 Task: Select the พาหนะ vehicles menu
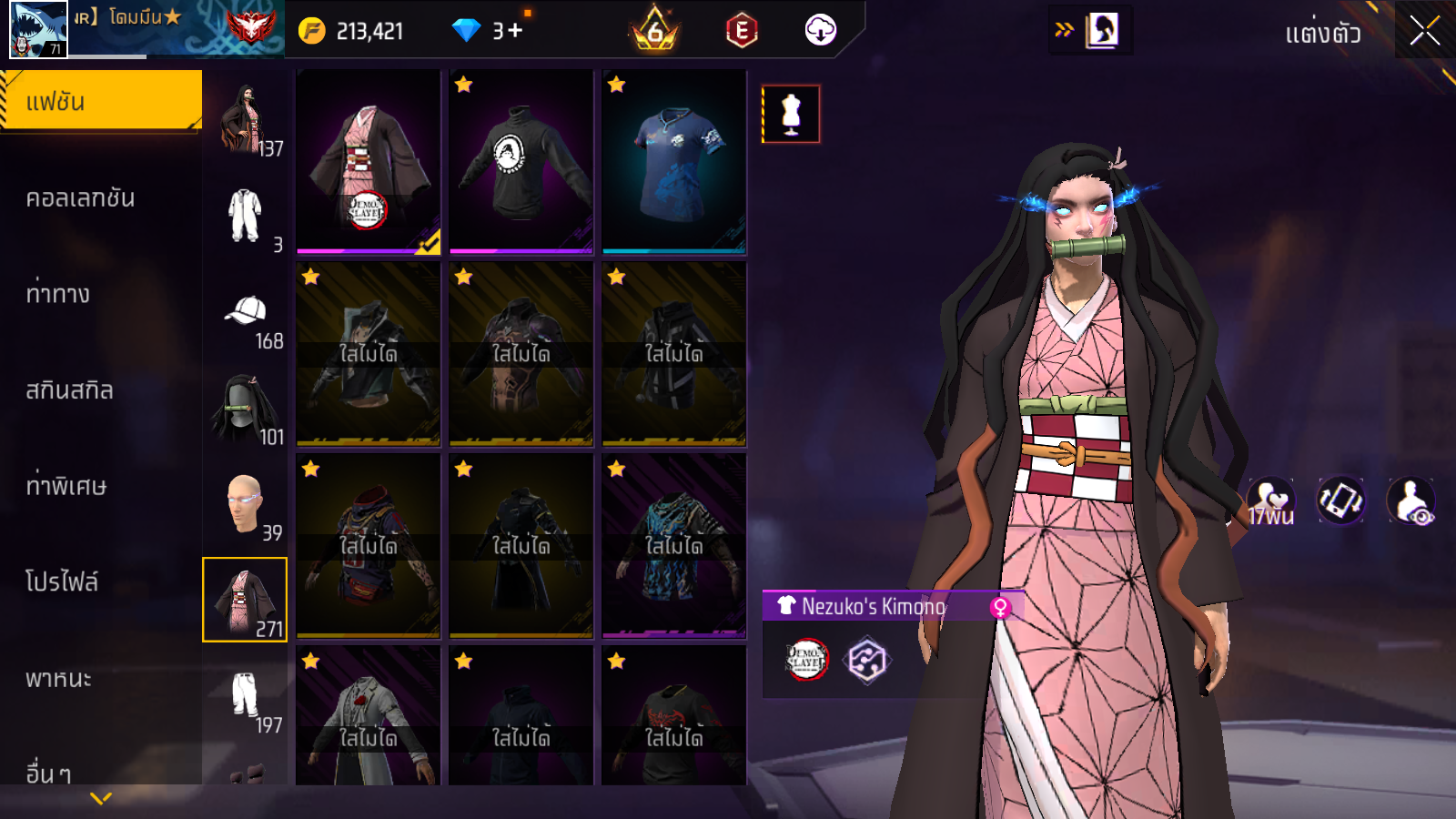58,679
